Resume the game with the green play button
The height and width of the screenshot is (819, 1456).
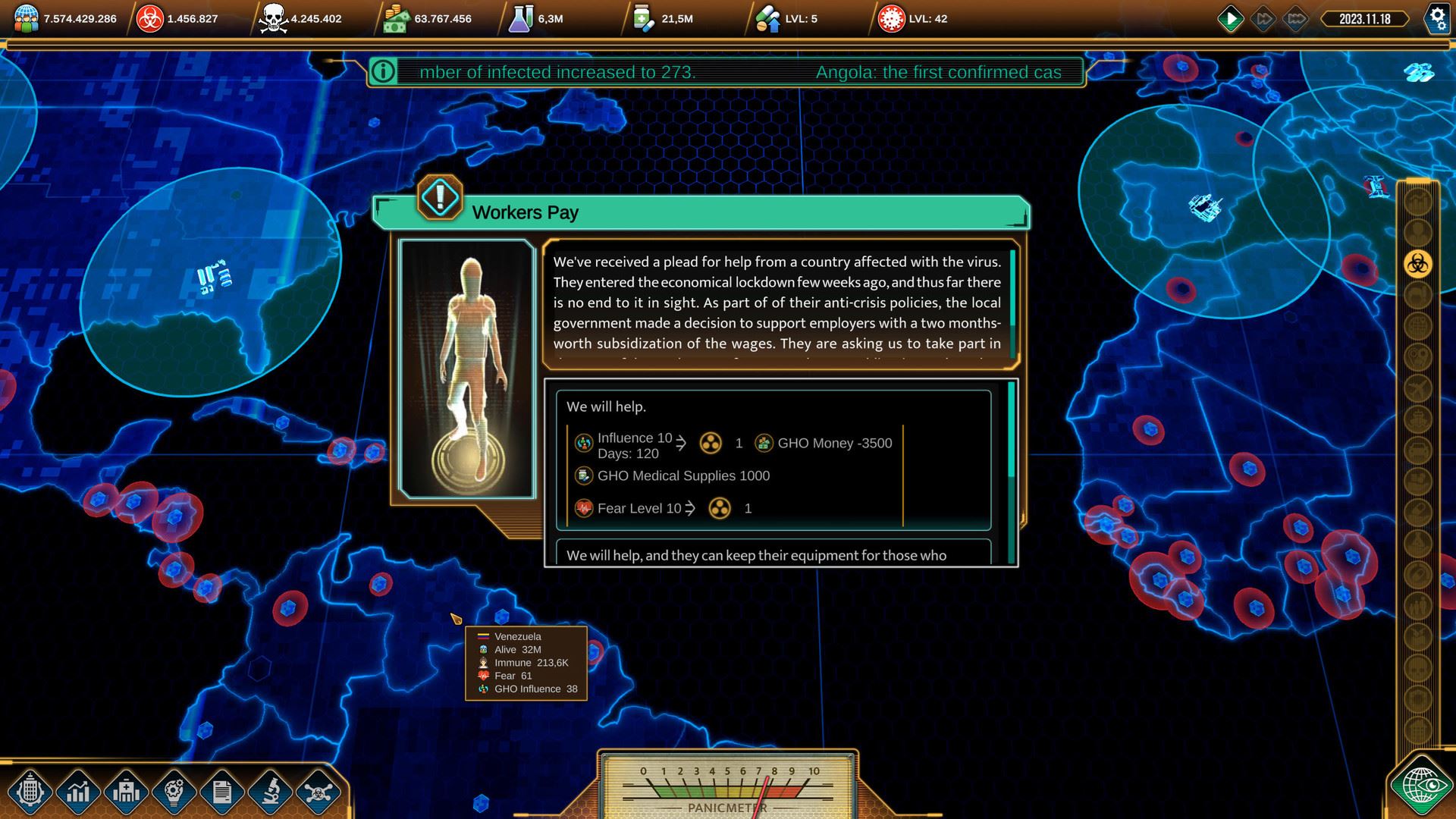1230,19
